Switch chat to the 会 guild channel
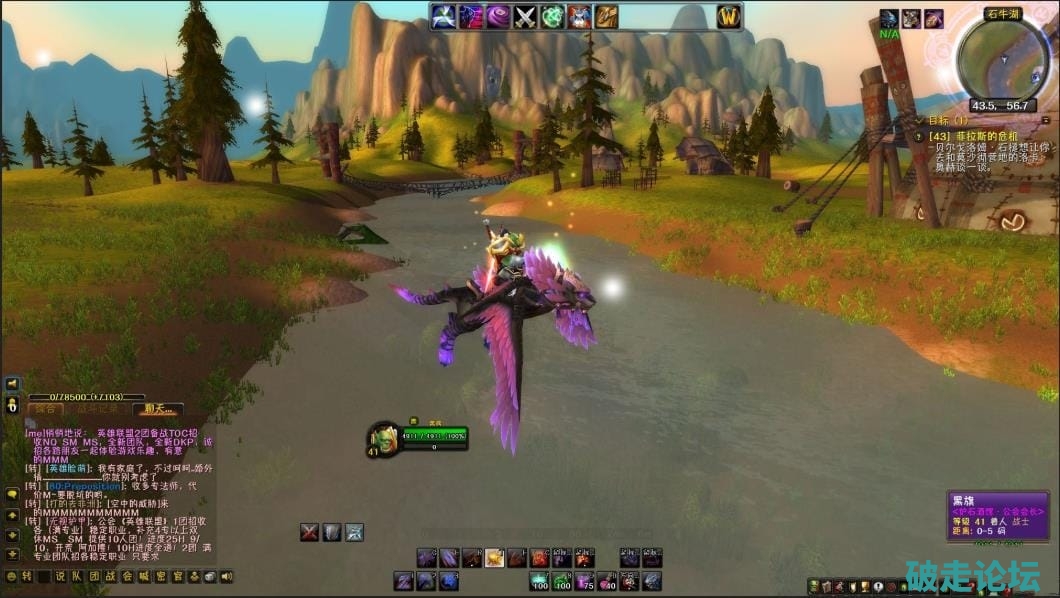Screen dimensions: 1060x598 [127, 576]
